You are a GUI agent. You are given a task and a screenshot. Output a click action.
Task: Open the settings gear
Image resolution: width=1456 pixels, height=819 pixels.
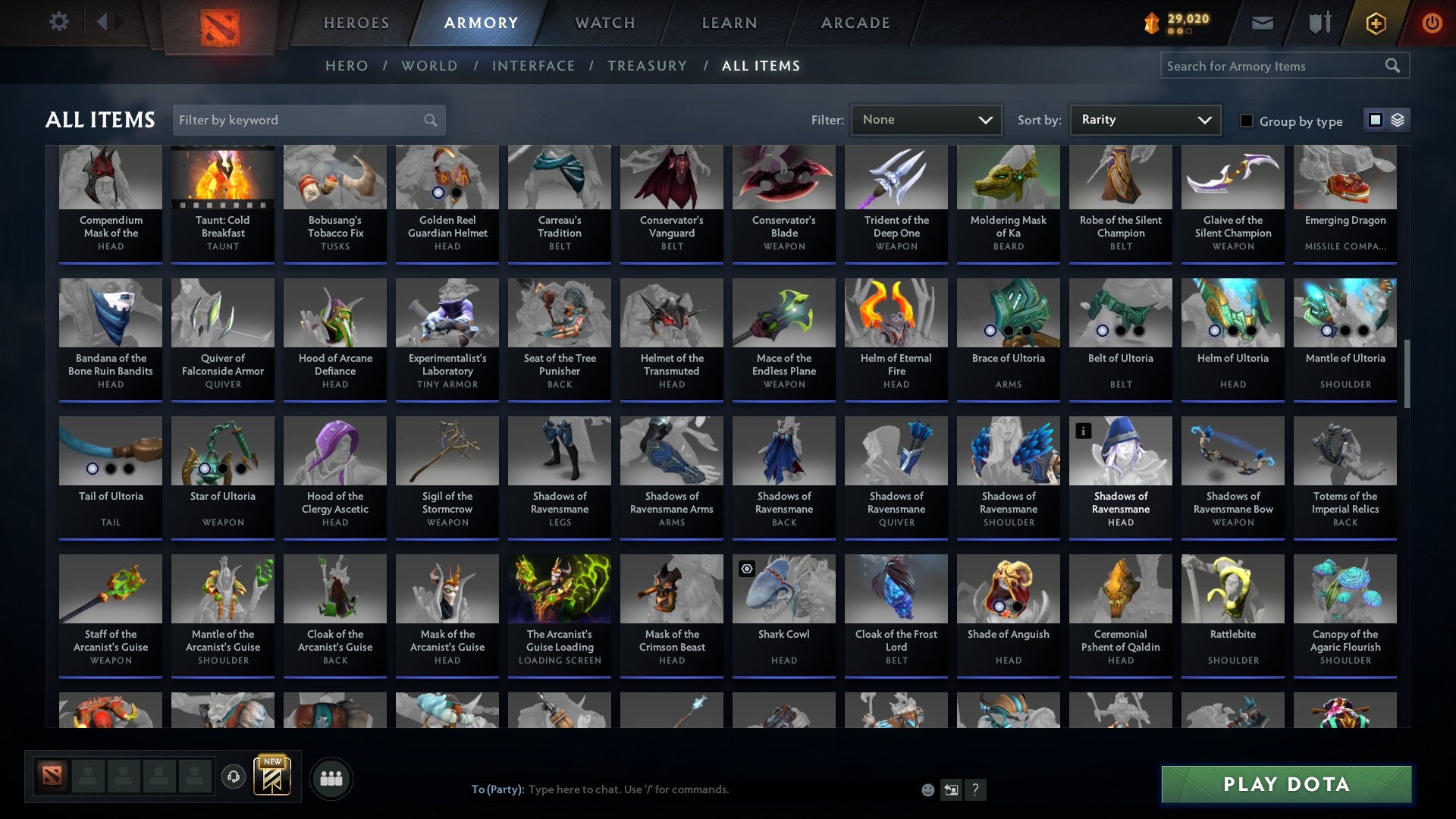58,21
